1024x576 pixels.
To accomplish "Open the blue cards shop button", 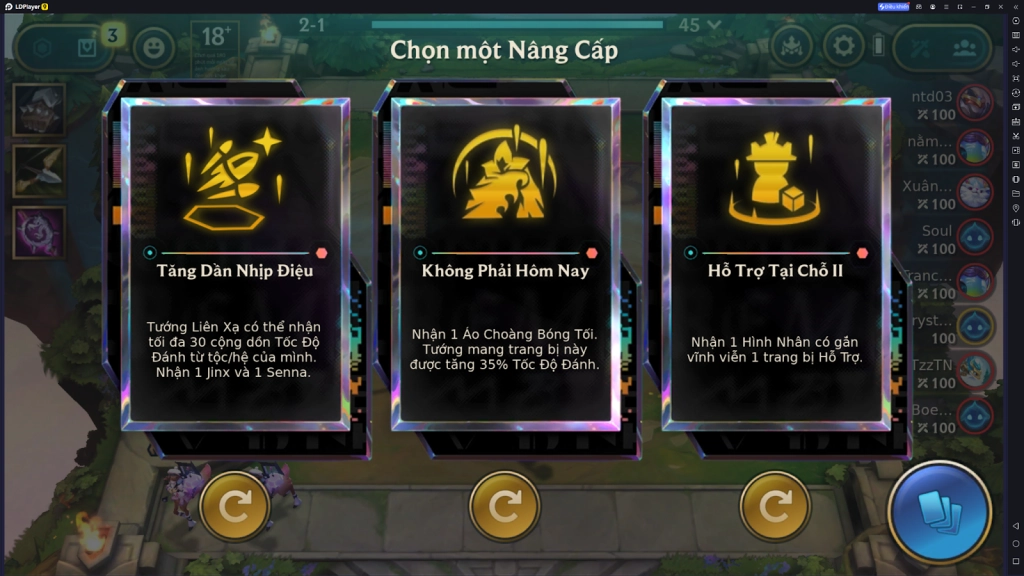I will point(939,512).
